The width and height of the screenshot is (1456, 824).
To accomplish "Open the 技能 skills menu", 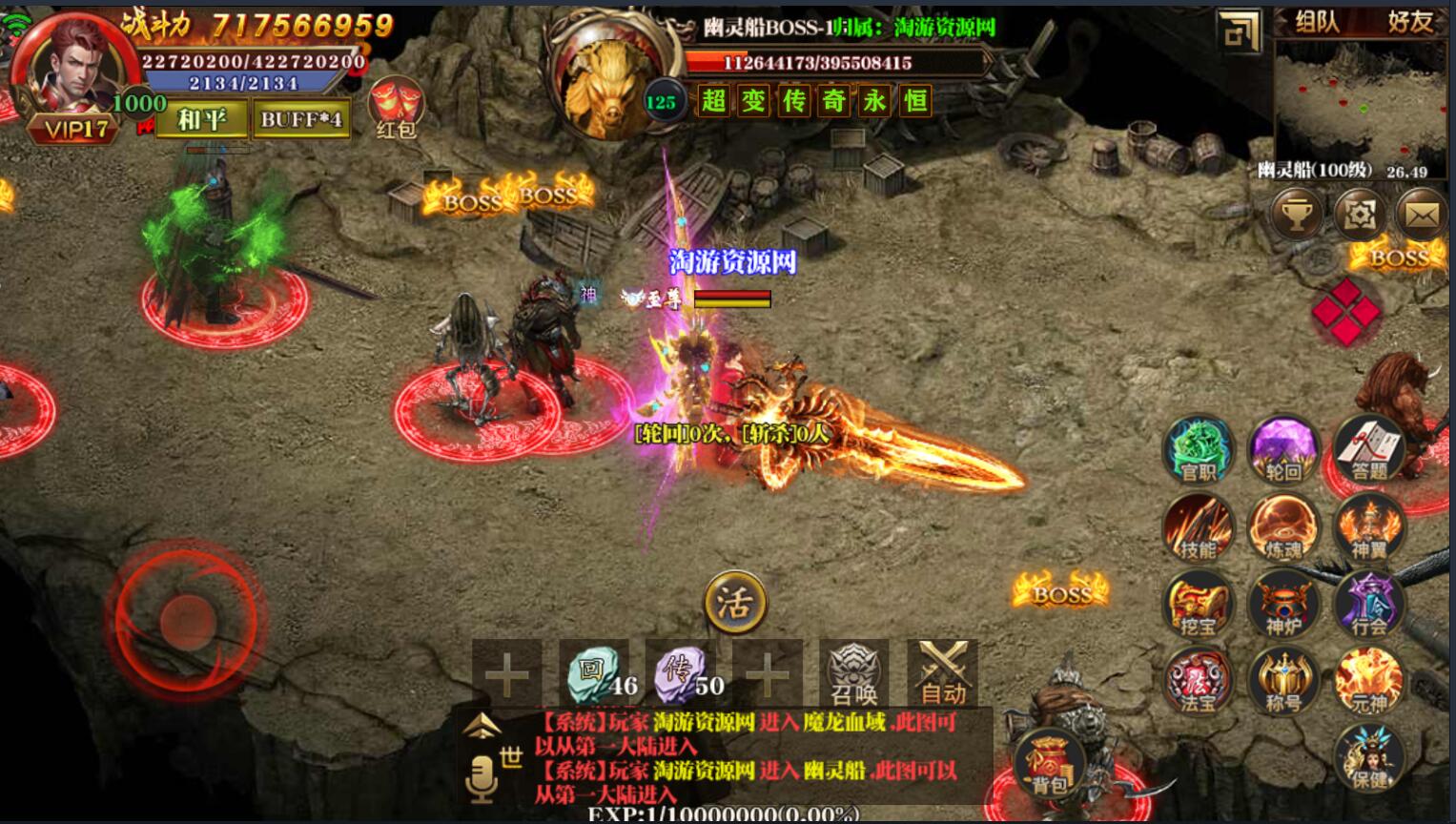I will 1198,527.
